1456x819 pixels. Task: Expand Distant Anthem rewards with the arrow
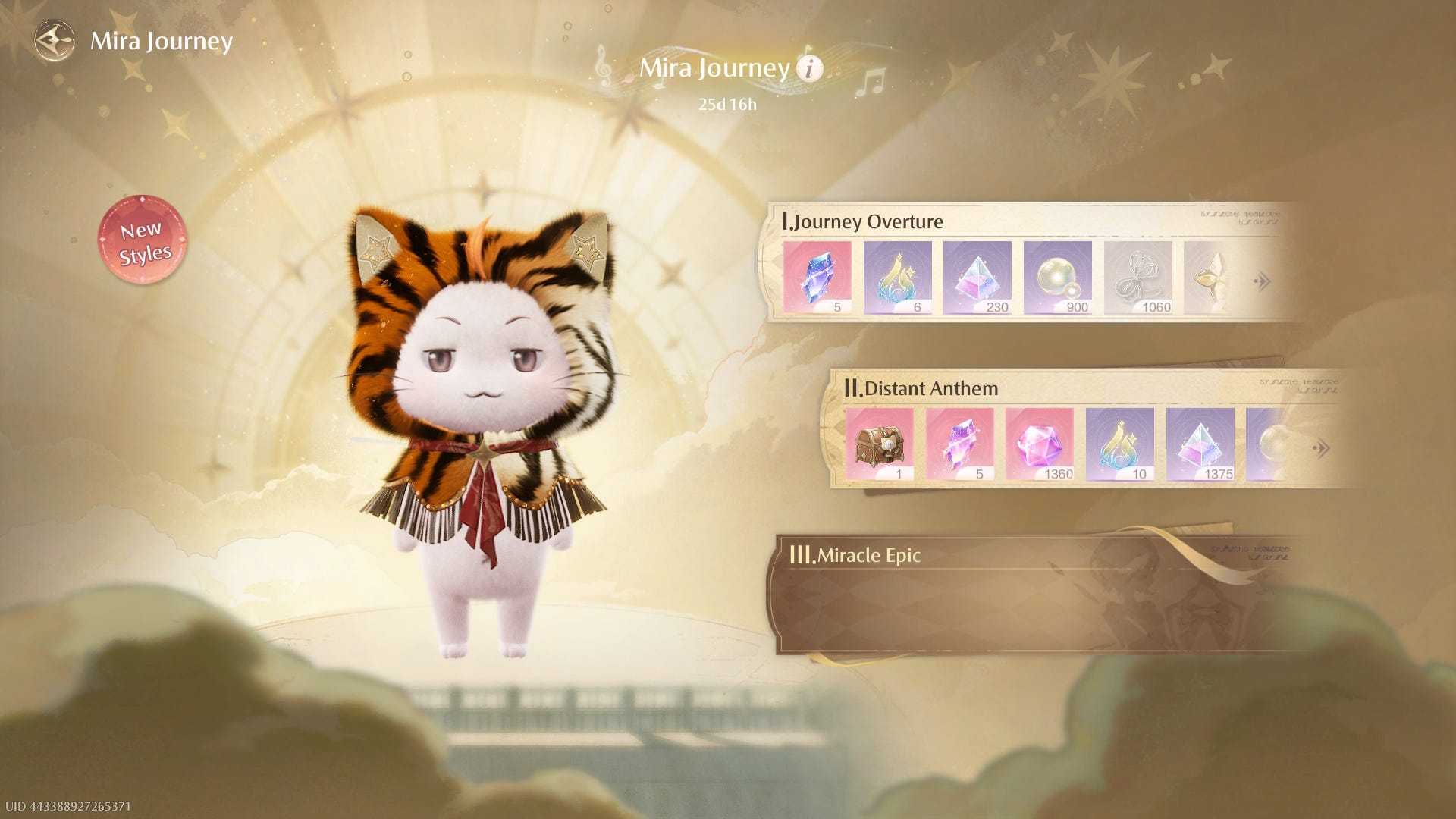point(1321,448)
